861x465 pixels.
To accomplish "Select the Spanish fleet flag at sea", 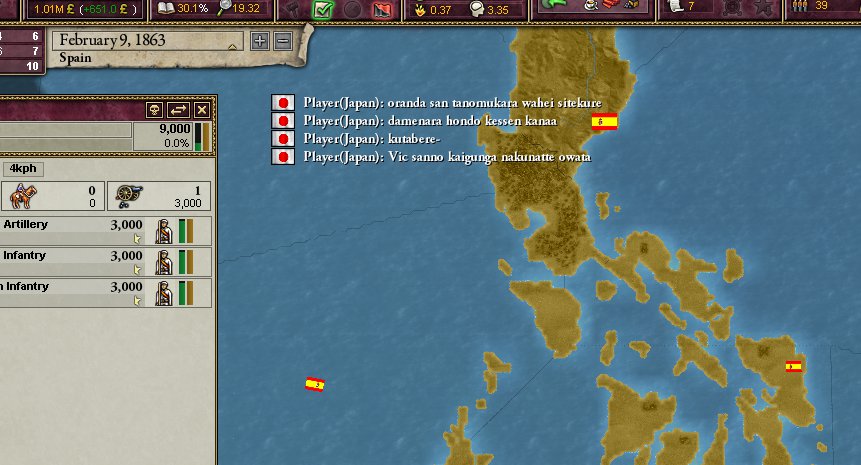I will [315, 384].
